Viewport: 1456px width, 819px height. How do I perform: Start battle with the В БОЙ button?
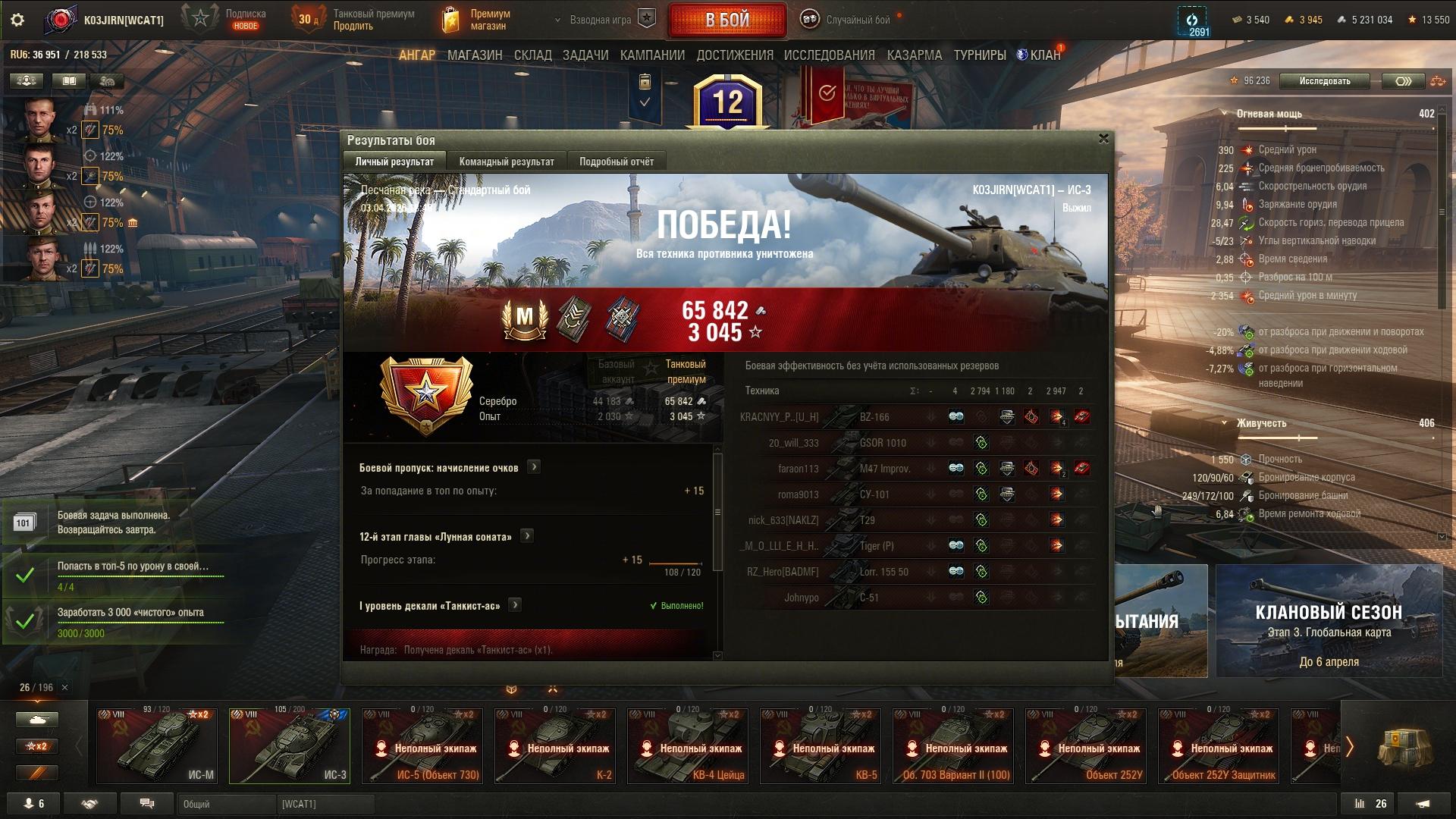click(x=726, y=20)
